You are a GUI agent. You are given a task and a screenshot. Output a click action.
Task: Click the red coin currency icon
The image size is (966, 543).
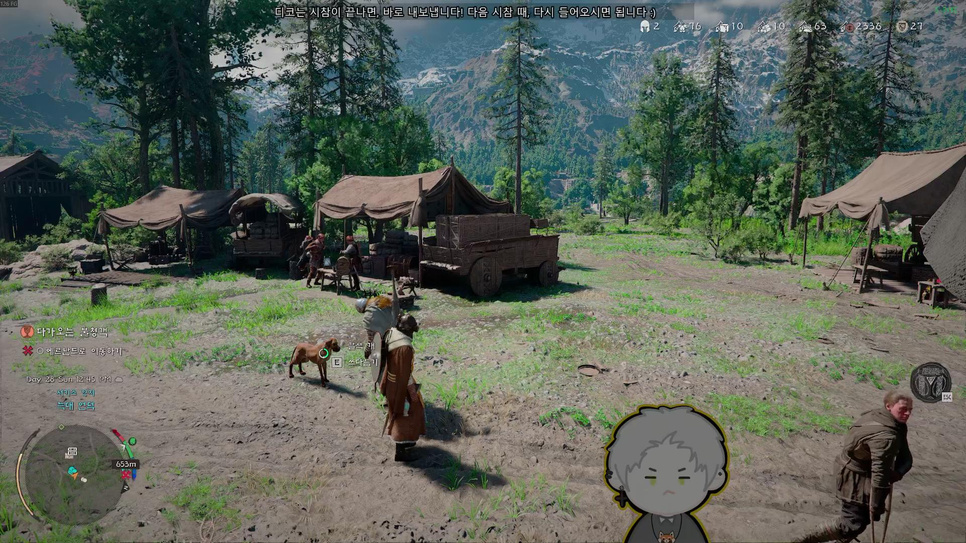click(x=848, y=26)
